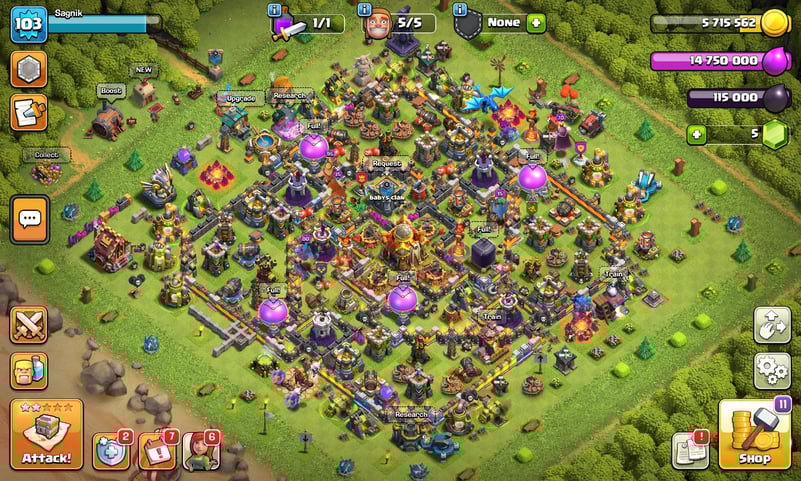Show info for the 1/1 sword counter
This screenshot has width=801, height=481.
[275, 9]
